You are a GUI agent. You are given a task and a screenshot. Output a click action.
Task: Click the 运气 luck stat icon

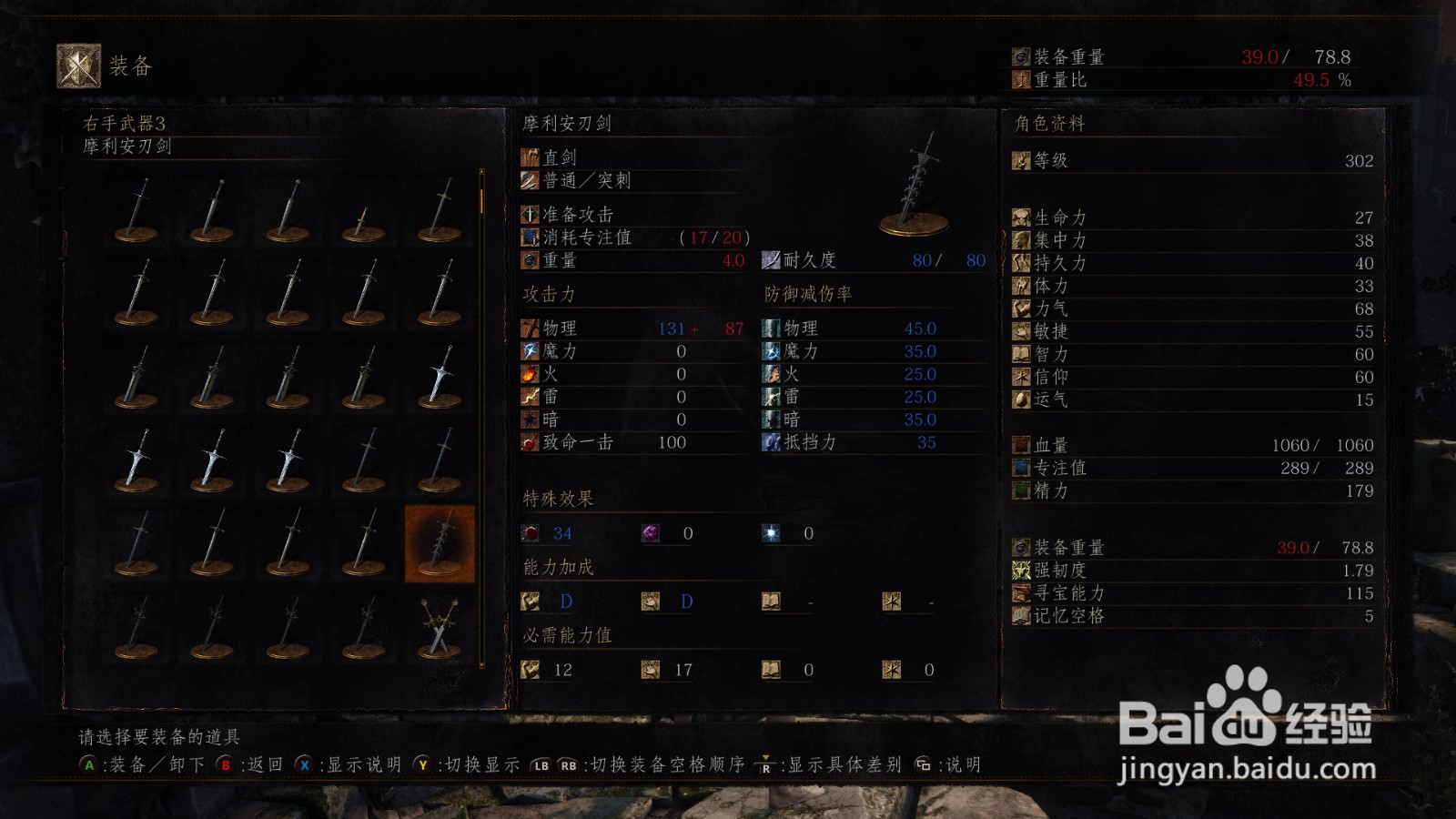click(1020, 399)
